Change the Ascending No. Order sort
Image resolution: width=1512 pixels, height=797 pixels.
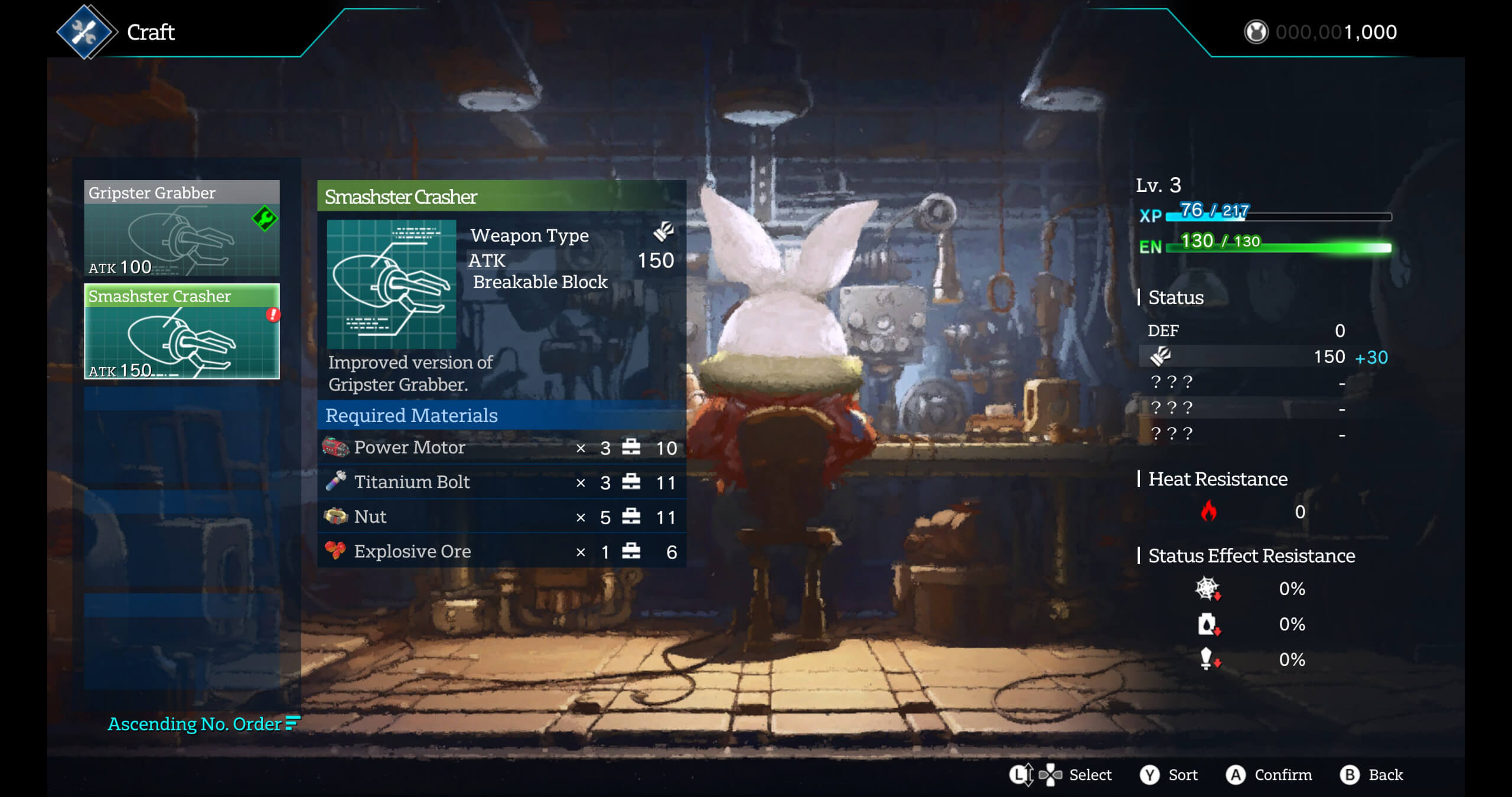point(203,724)
